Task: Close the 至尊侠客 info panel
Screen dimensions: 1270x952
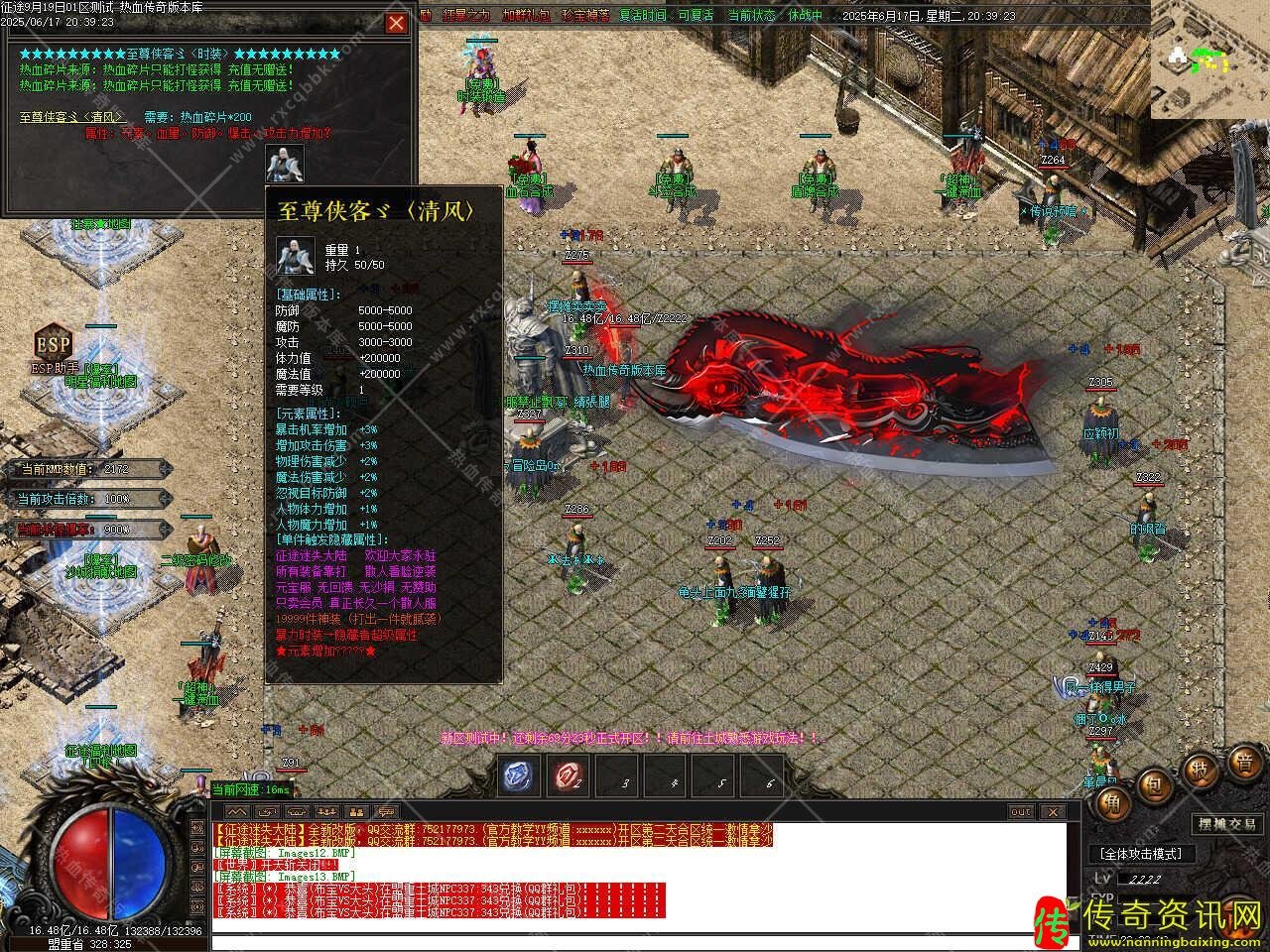Action: pyautogui.click(x=396, y=23)
